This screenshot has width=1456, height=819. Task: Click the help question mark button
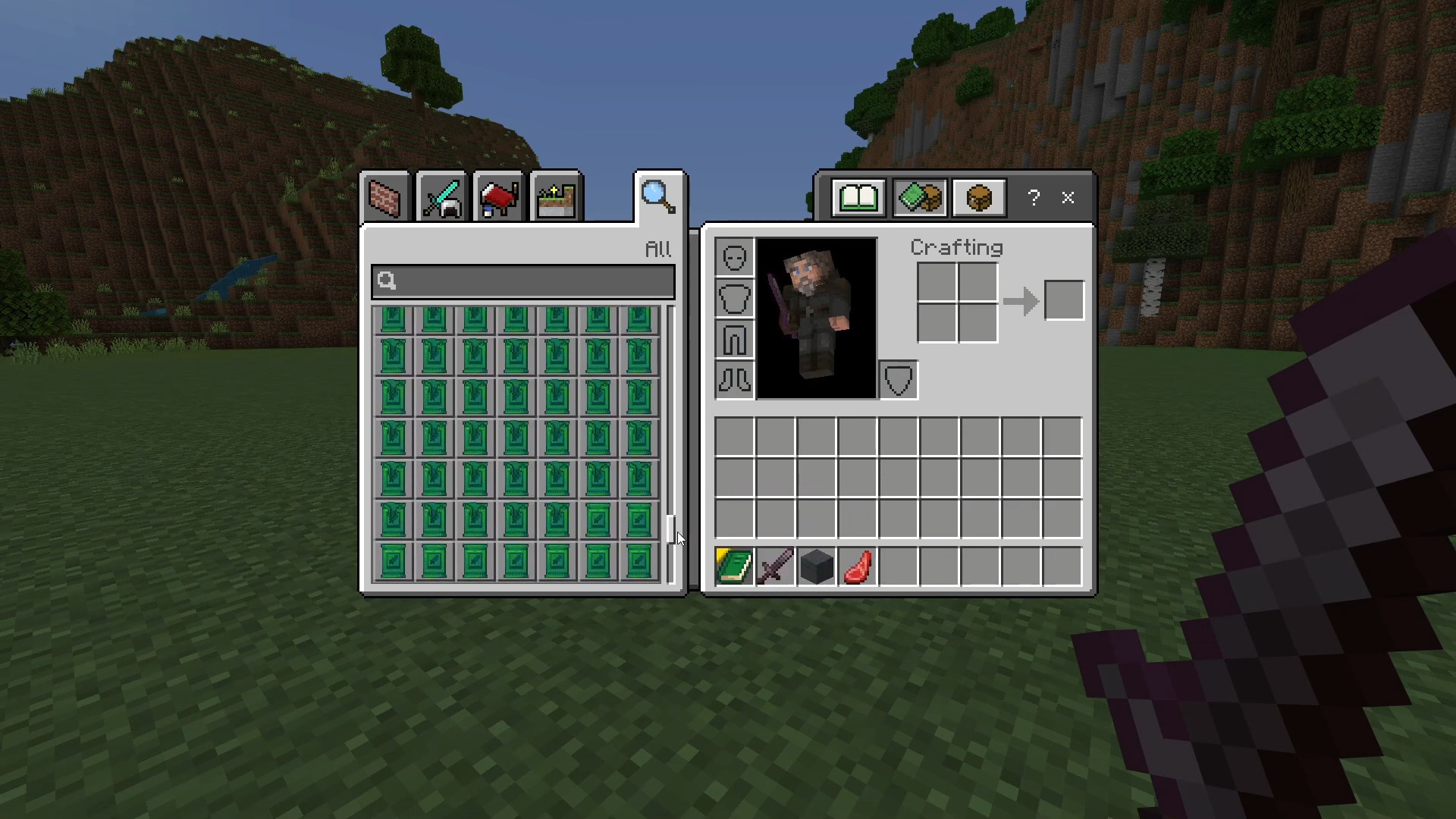[x=1033, y=198]
